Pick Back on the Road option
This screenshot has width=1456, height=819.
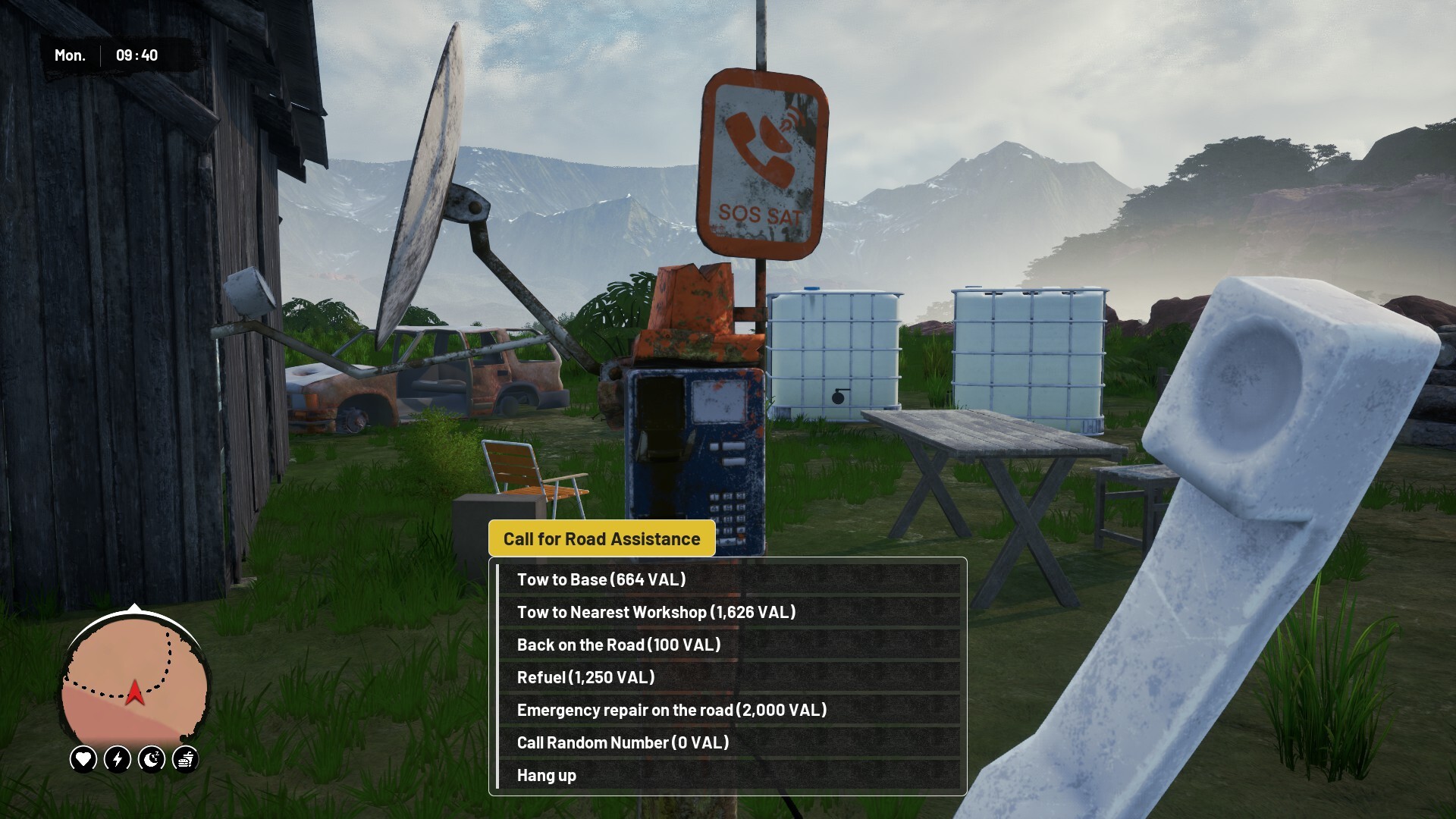point(618,645)
